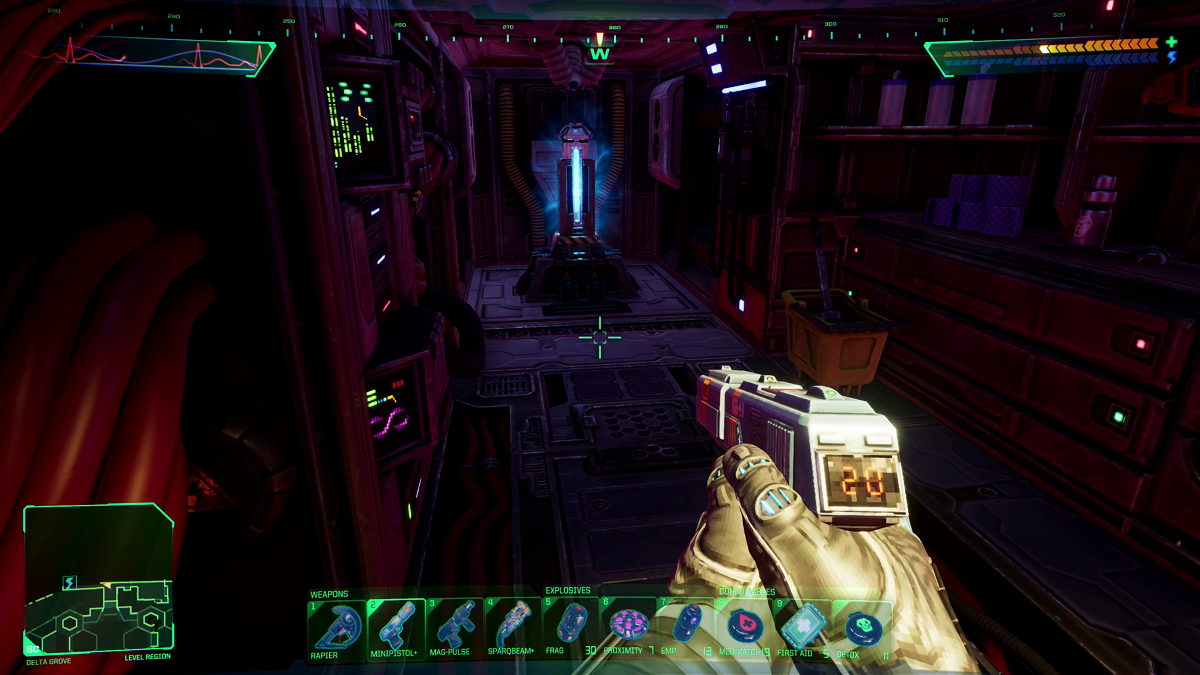This screenshot has height=675, width=1200.
Task: Select the Rapier weapon slot
Action: click(336, 627)
